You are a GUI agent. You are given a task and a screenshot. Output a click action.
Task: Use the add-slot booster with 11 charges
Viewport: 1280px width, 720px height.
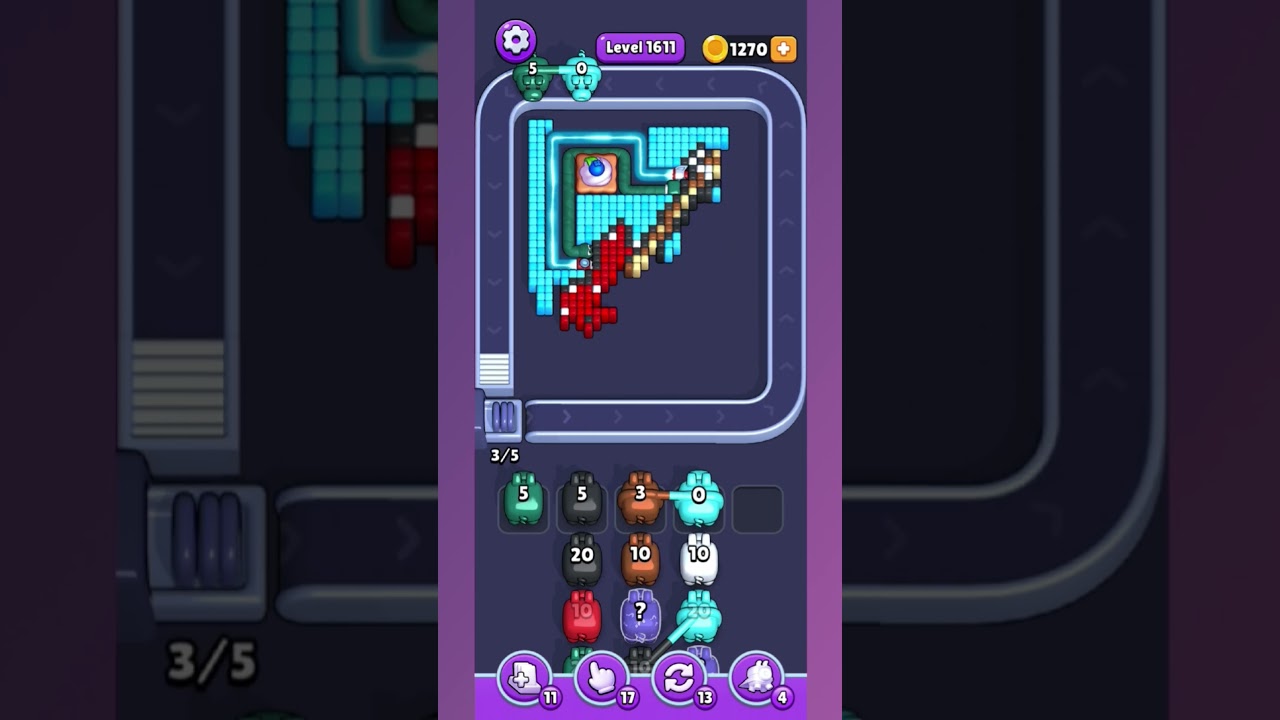tap(525, 681)
